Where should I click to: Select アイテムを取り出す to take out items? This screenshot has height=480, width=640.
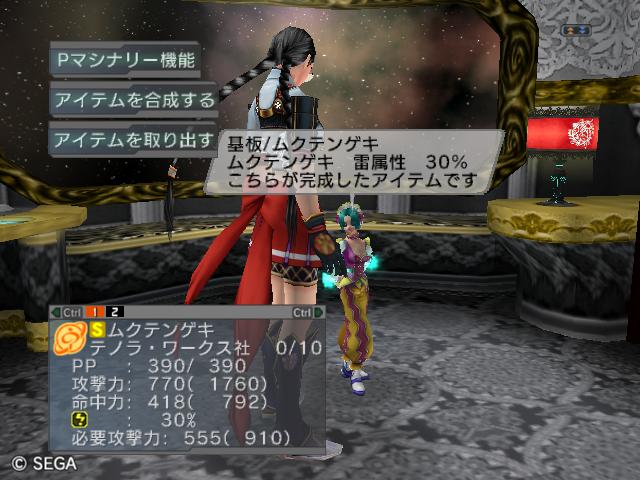[134, 139]
